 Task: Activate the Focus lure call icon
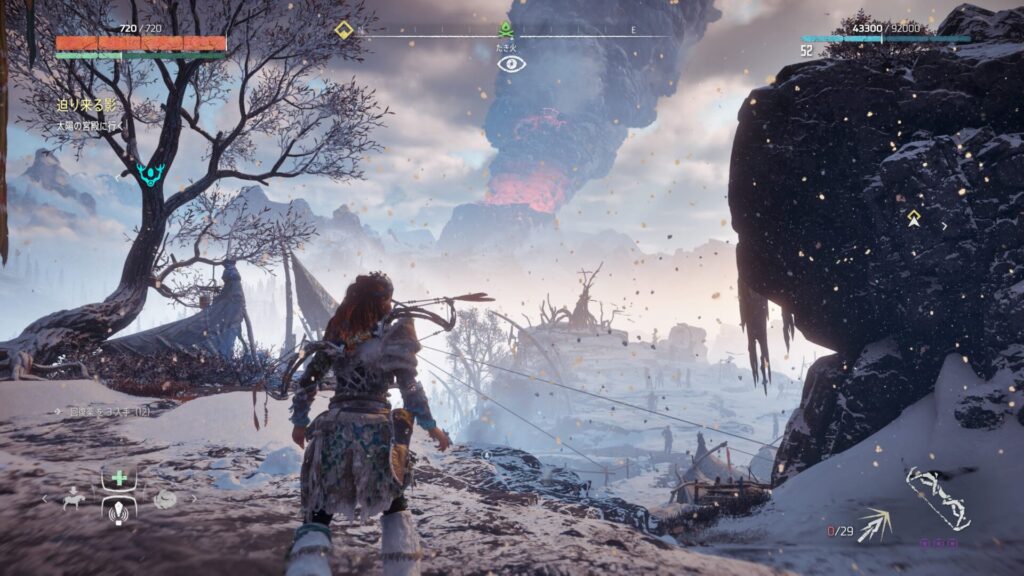coord(119,512)
